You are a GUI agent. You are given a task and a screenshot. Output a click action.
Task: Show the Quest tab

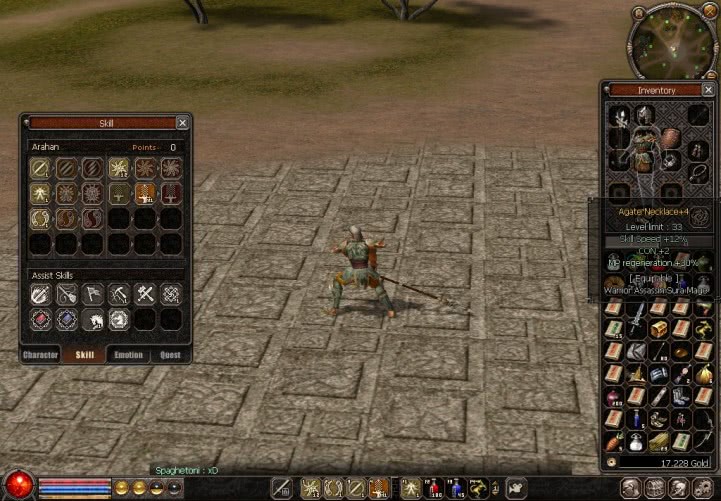click(x=169, y=355)
